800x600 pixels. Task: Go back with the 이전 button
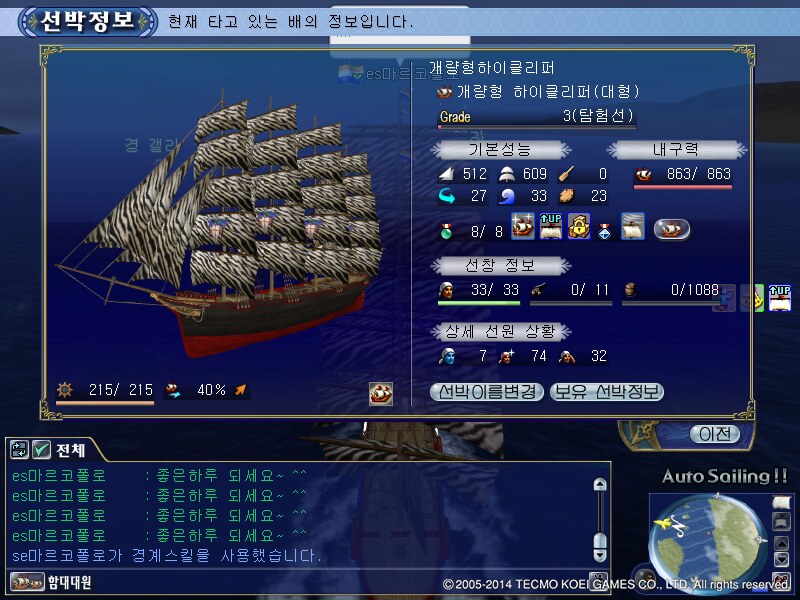(x=715, y=434)
